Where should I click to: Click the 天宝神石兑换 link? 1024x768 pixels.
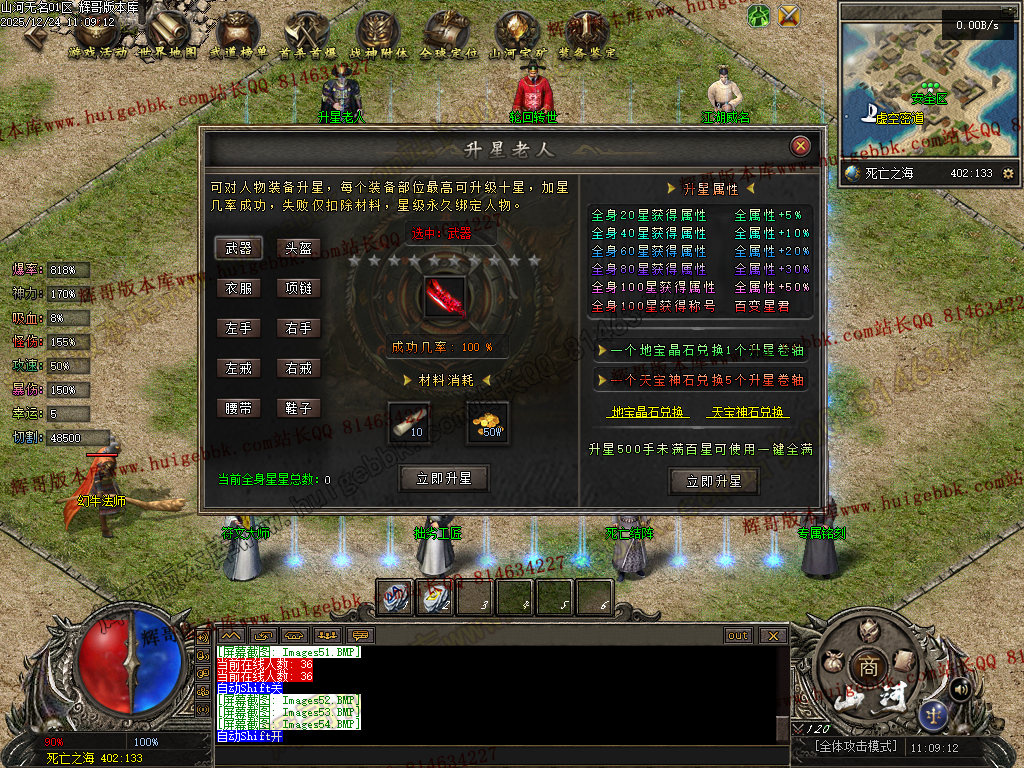pyautogui.click(x=747, y=412)
